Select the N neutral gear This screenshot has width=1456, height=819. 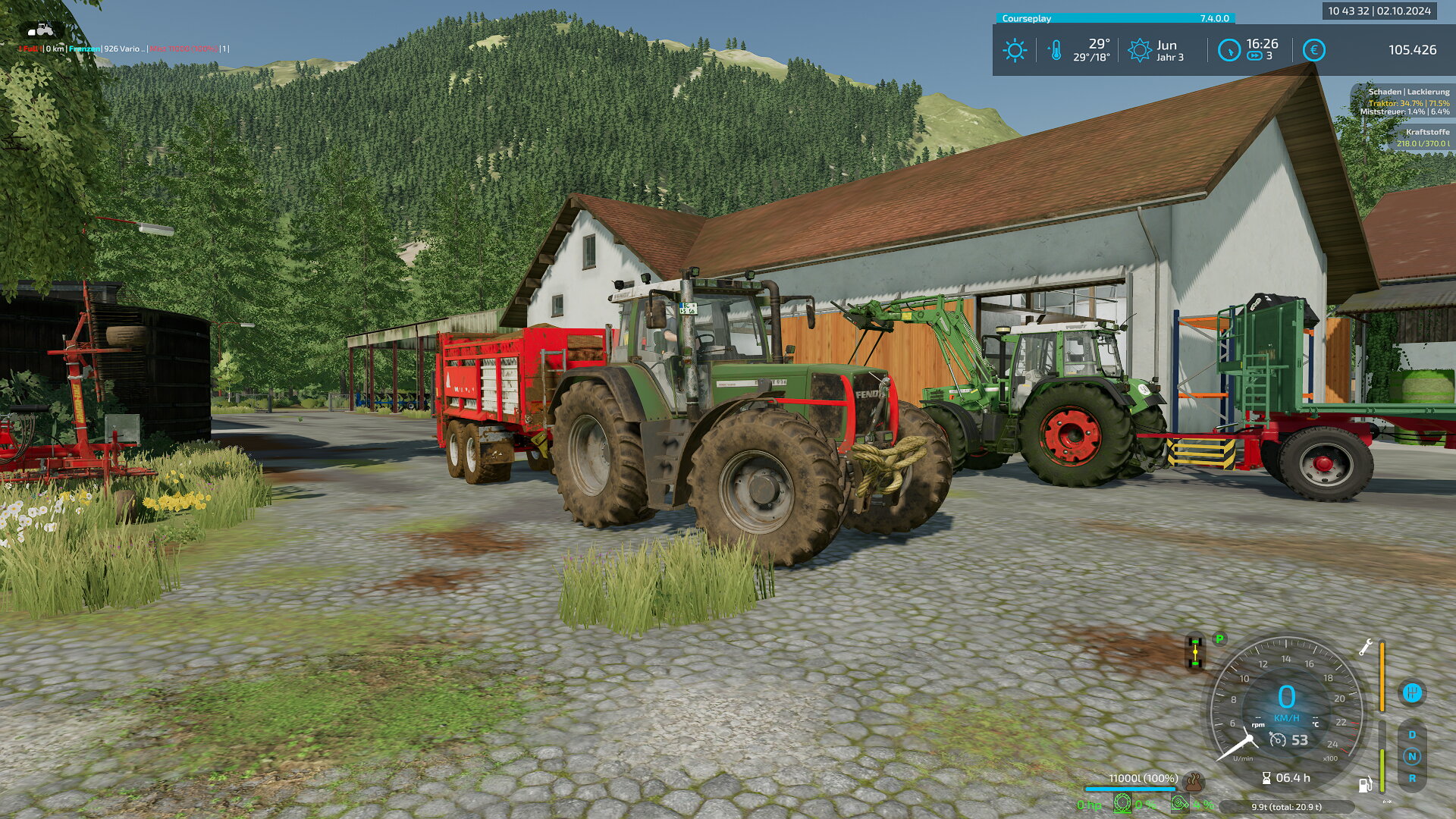pyautogui.click(x=1411, y=756)
